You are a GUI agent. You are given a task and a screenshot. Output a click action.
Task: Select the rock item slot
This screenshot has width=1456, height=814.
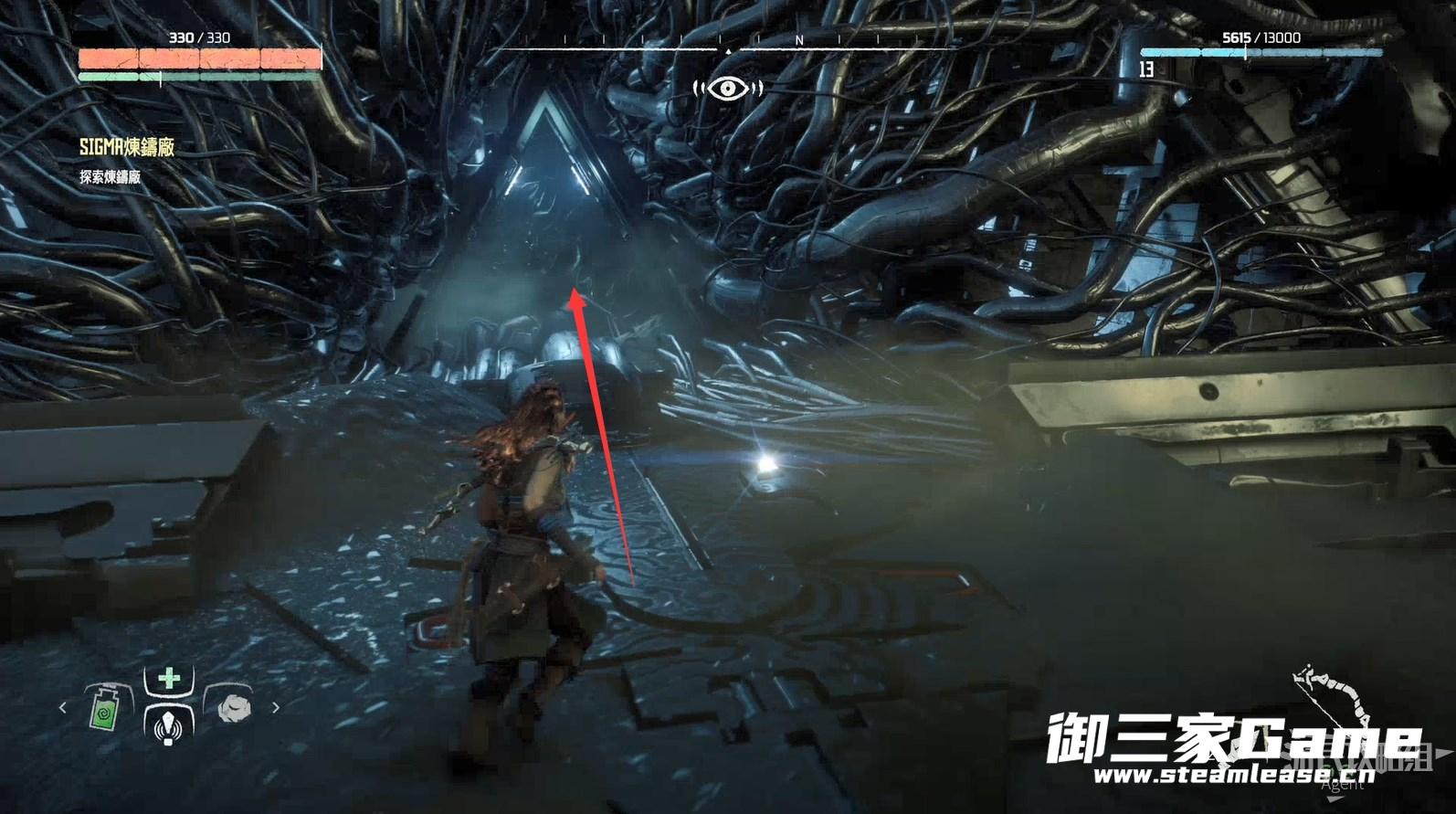(x=233, y=708)
